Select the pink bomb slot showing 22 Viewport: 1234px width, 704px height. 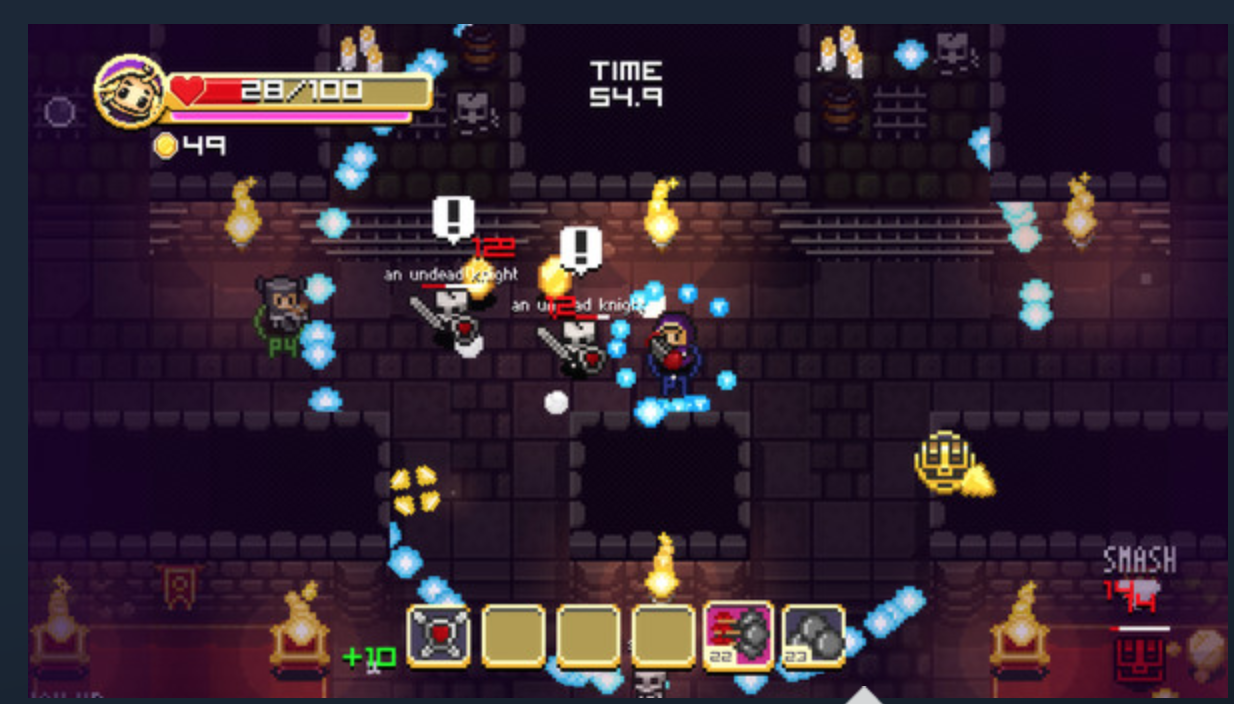738,635
